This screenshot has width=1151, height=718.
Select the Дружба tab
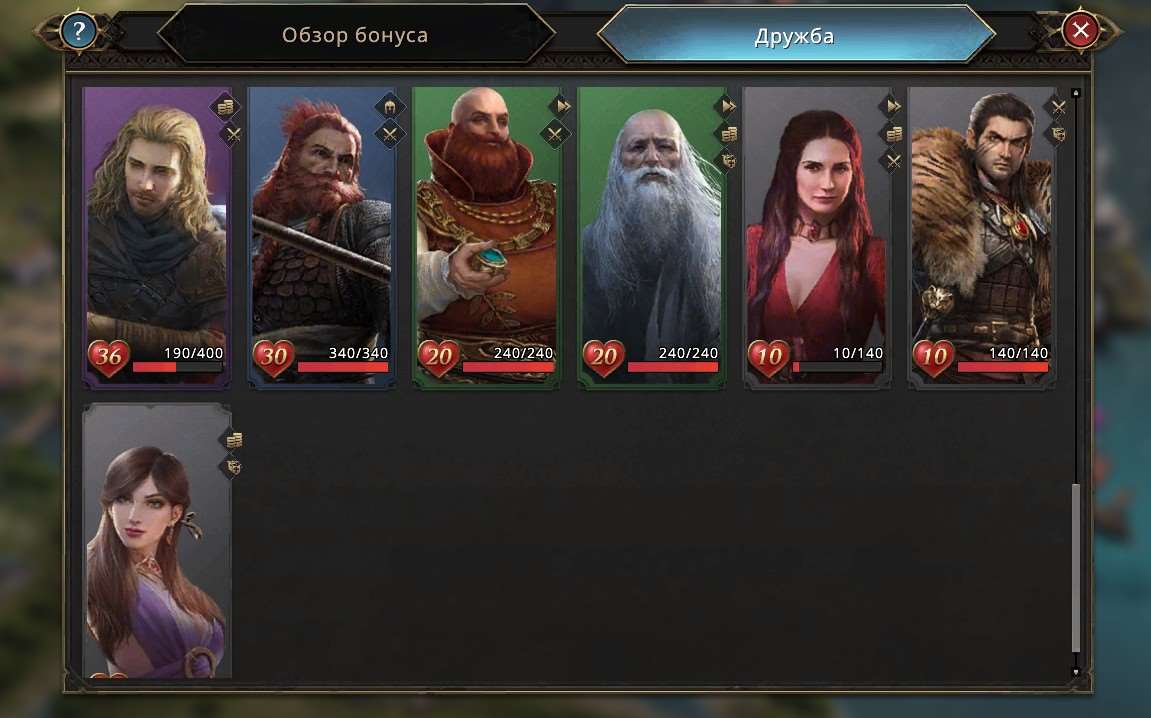pyautogui.click(x=794, y=37)
